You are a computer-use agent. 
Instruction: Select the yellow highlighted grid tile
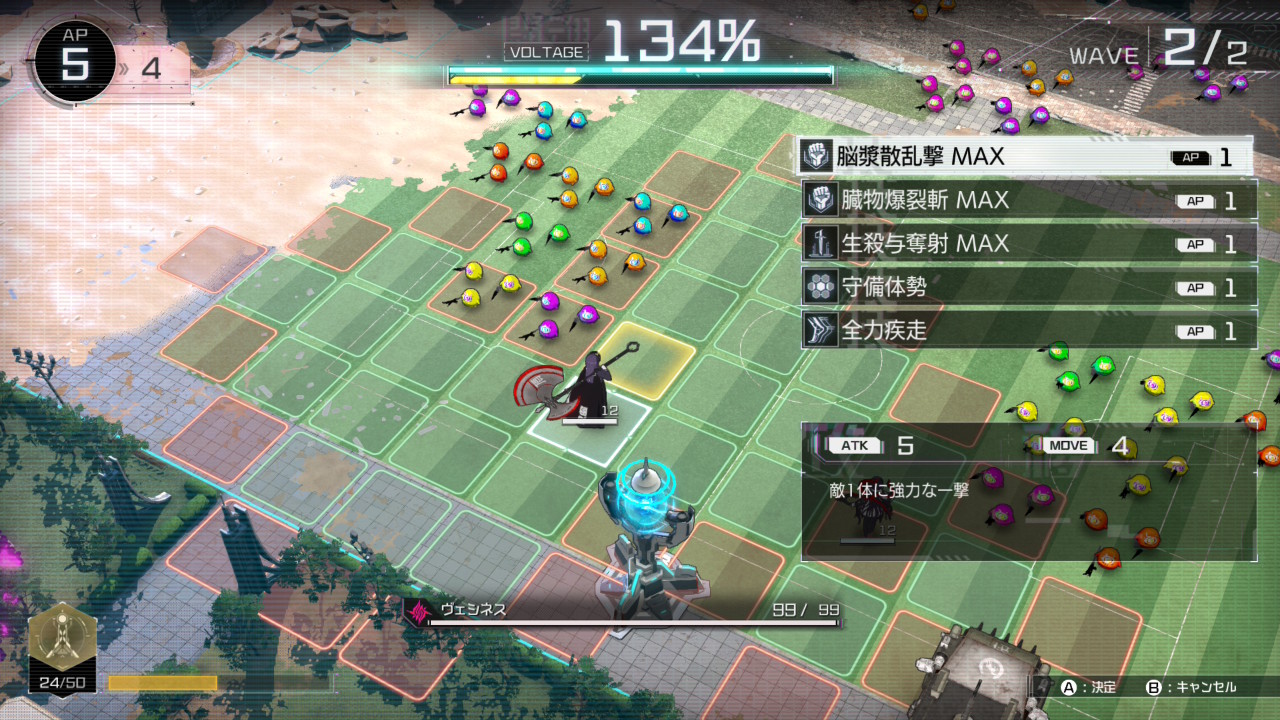pyautogui.click(x=652, y=358)
